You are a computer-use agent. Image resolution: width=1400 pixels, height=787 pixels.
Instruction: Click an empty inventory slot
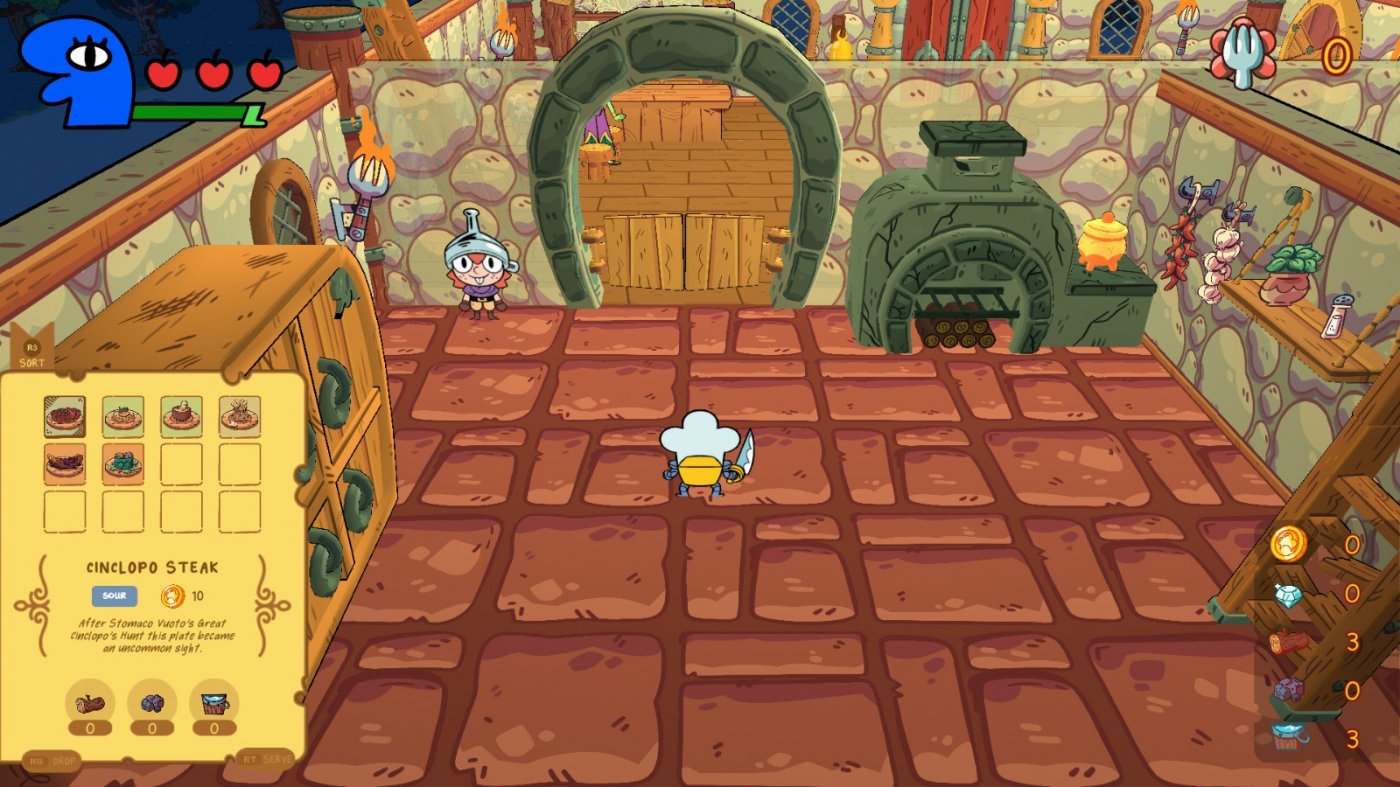180,464
